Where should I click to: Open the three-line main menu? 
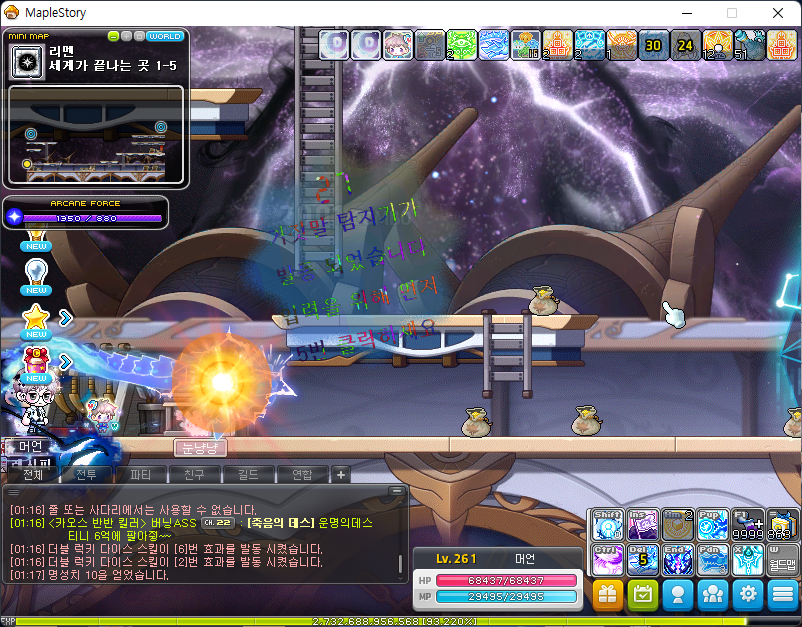click(x=783, y=594)
